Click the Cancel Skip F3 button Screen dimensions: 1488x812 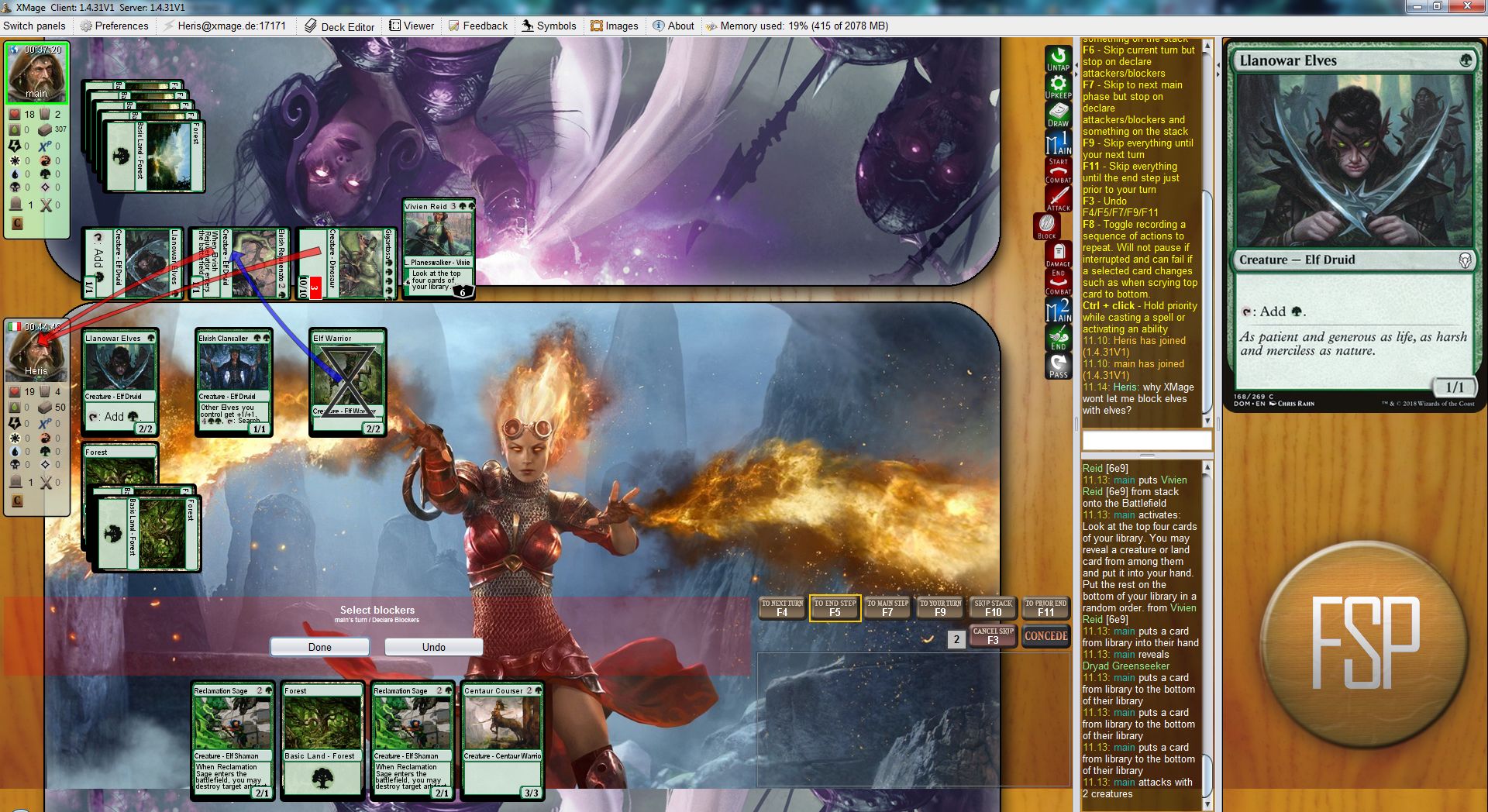993,636
